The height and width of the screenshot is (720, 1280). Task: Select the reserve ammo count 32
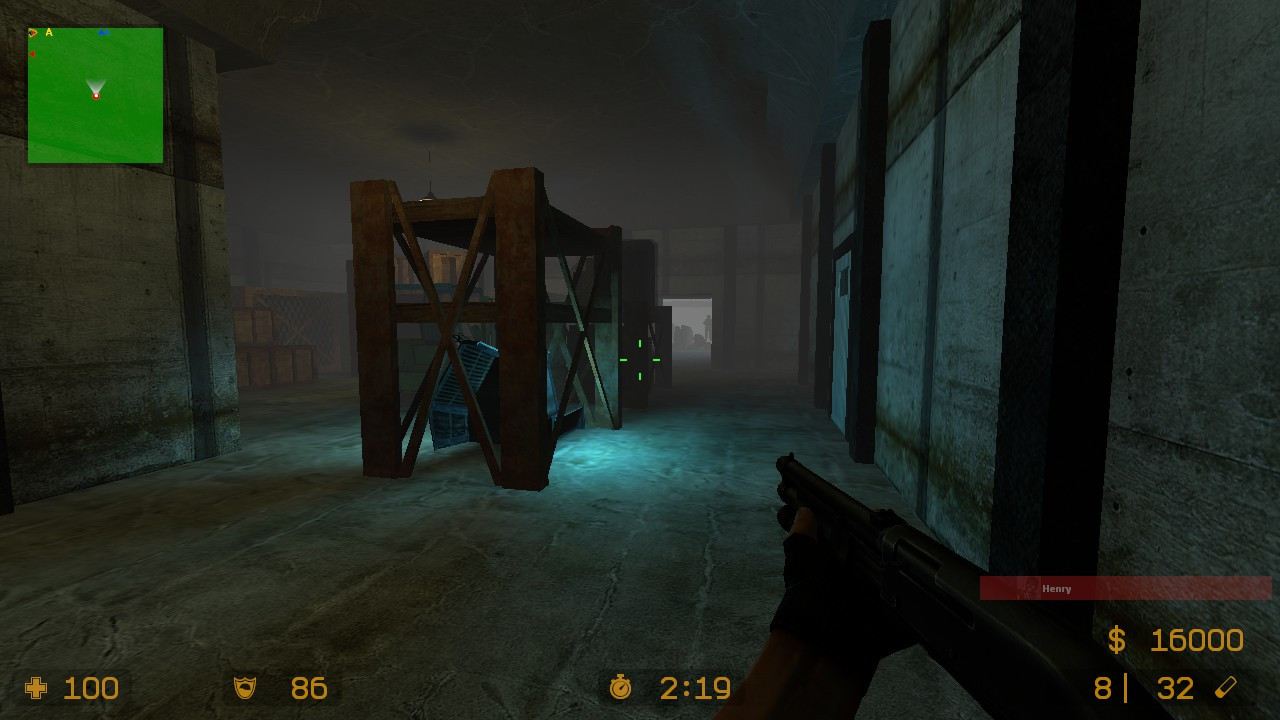pos(1174,688)
